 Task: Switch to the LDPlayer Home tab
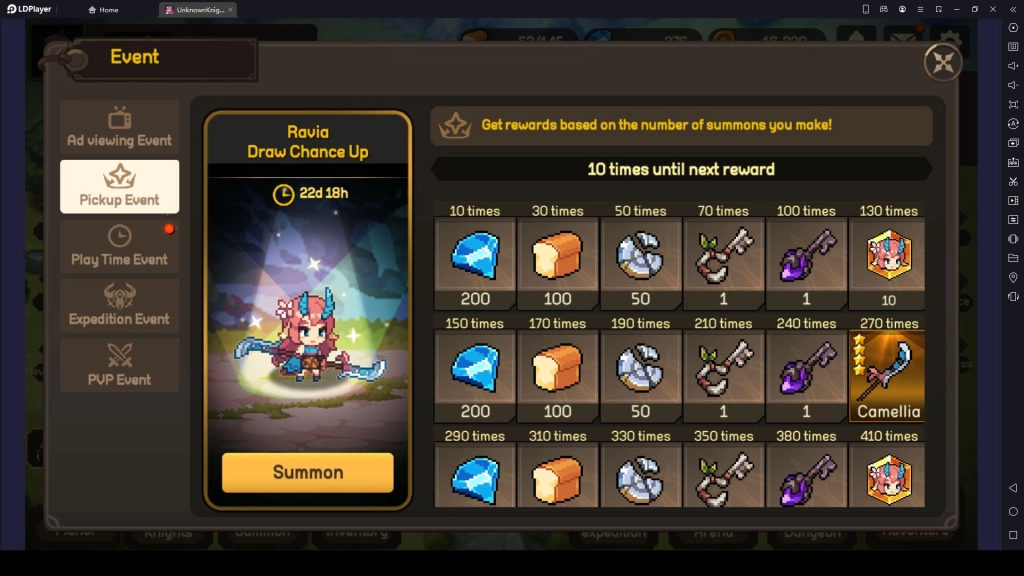pos(103,9)
